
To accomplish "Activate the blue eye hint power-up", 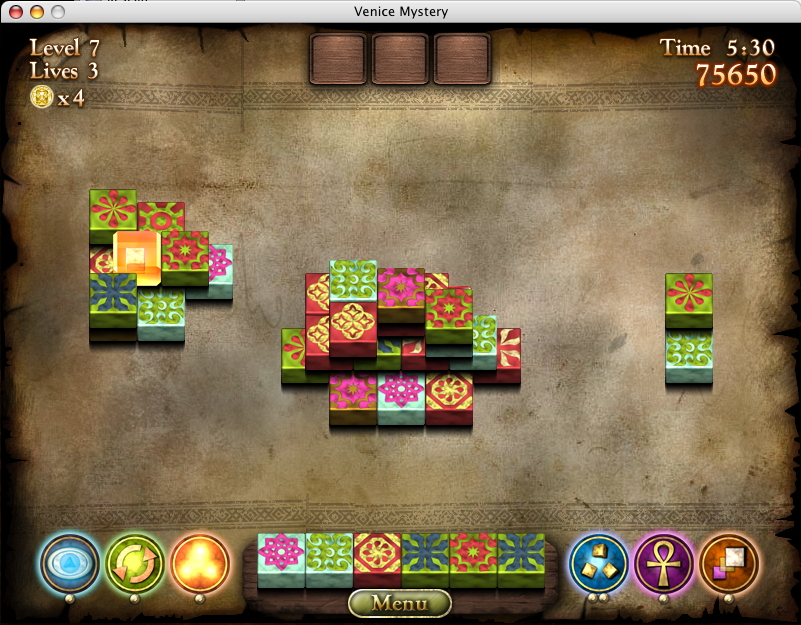I will click(x=70, y=563).
